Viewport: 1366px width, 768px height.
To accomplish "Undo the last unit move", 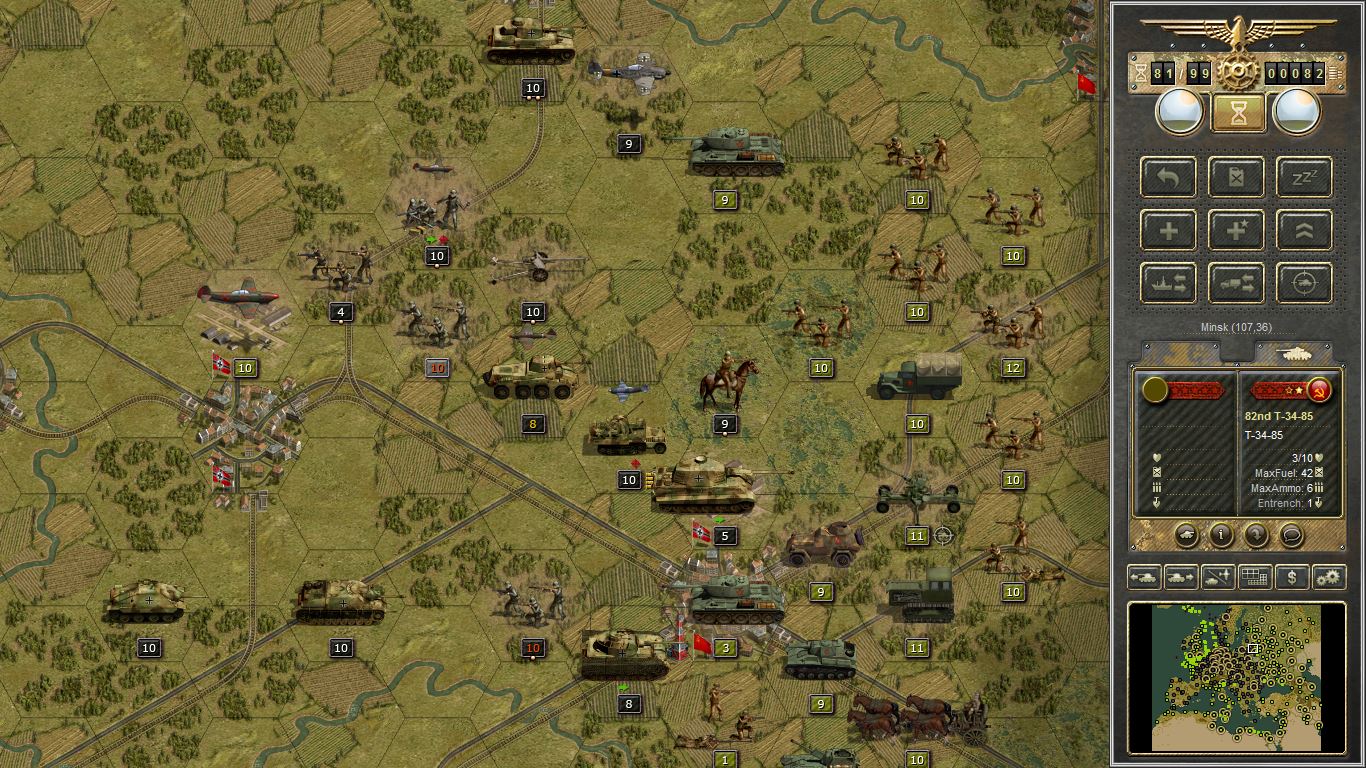I will [x=1168, y=177].
